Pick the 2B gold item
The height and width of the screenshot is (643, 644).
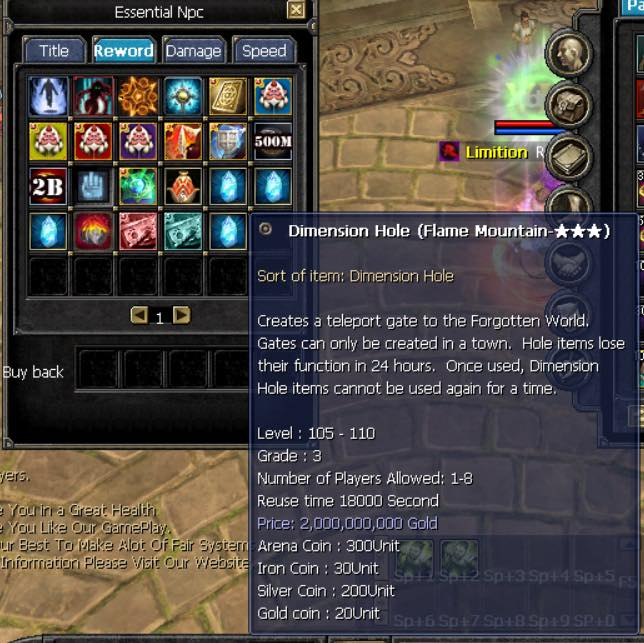point(48,187)
